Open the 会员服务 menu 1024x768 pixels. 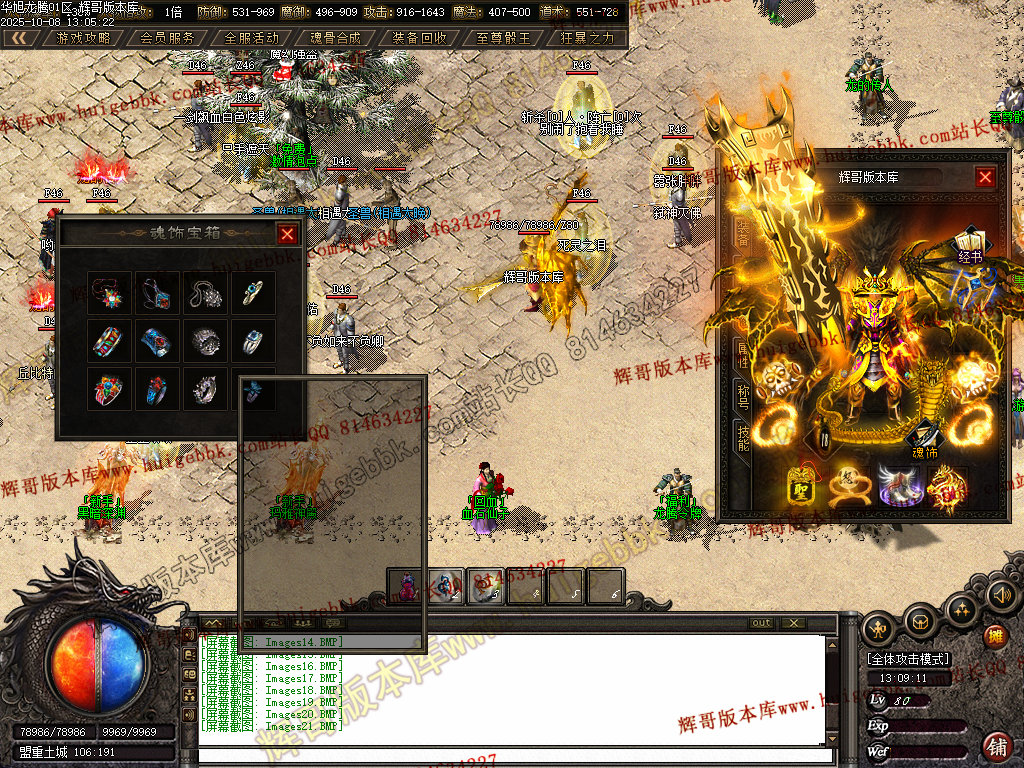pos(168,38)
